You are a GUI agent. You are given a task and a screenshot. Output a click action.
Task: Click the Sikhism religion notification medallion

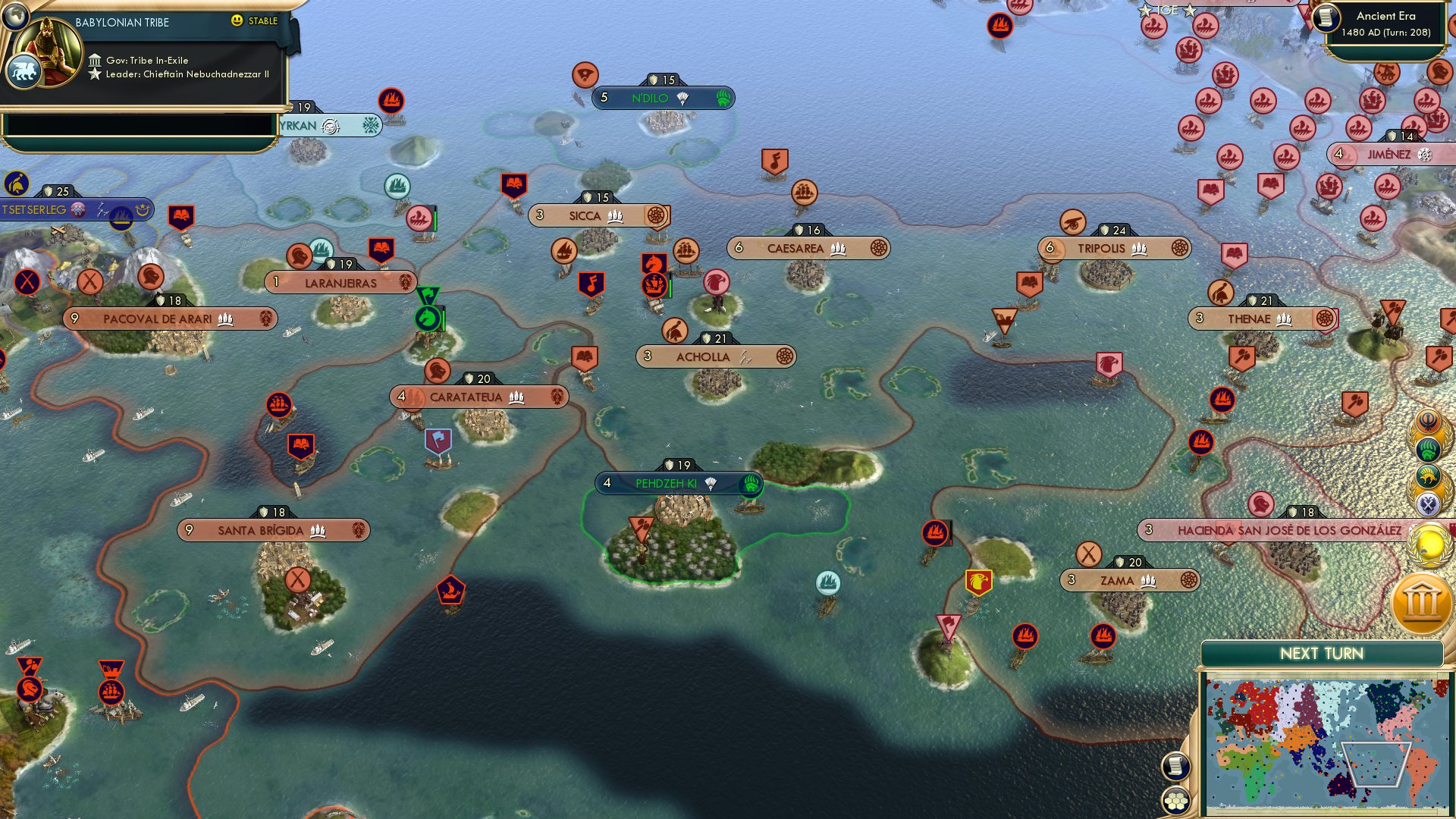pos(1428,421)
